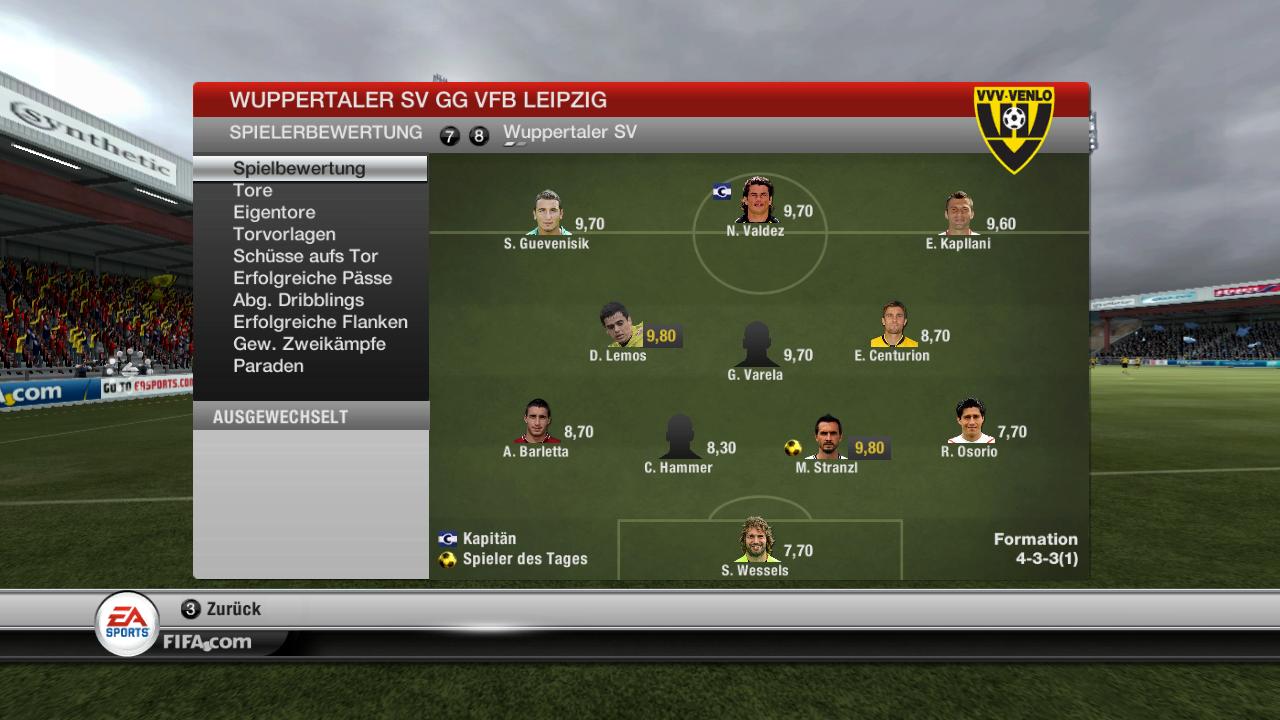Show the Torvorlagen stats

(x=284, y=234)
